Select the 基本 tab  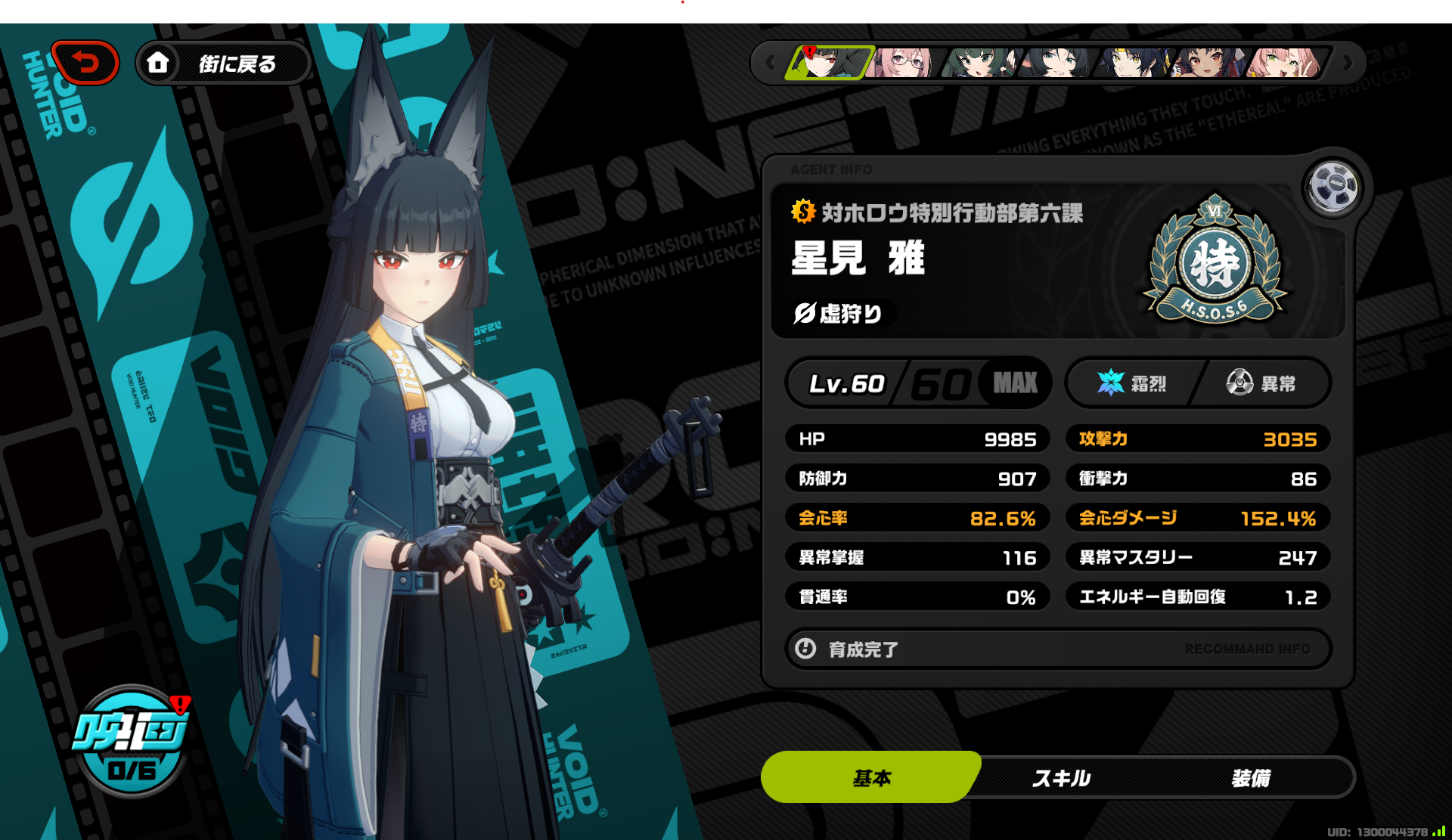871,776
